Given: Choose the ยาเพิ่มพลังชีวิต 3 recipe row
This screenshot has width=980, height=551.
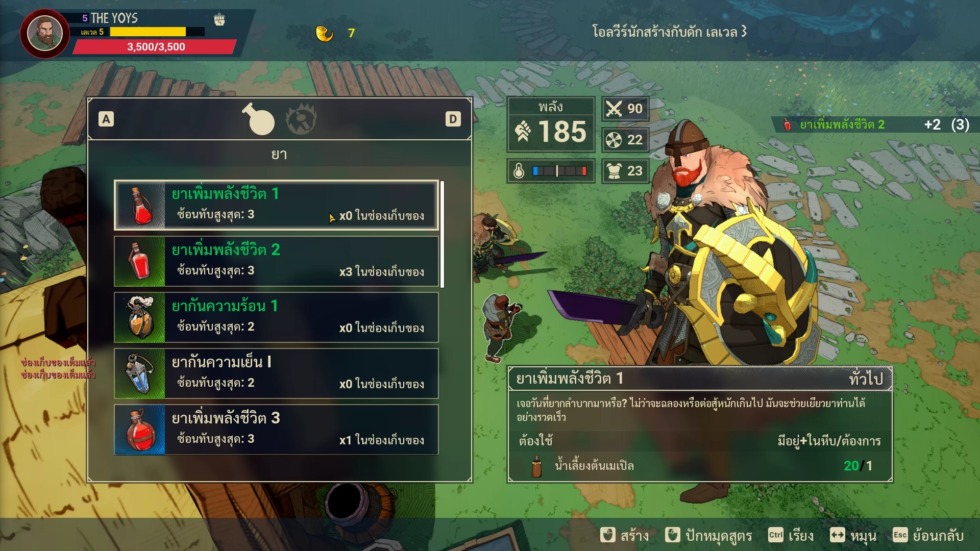Looking at the screenshot, I should (x=276, y=429).
